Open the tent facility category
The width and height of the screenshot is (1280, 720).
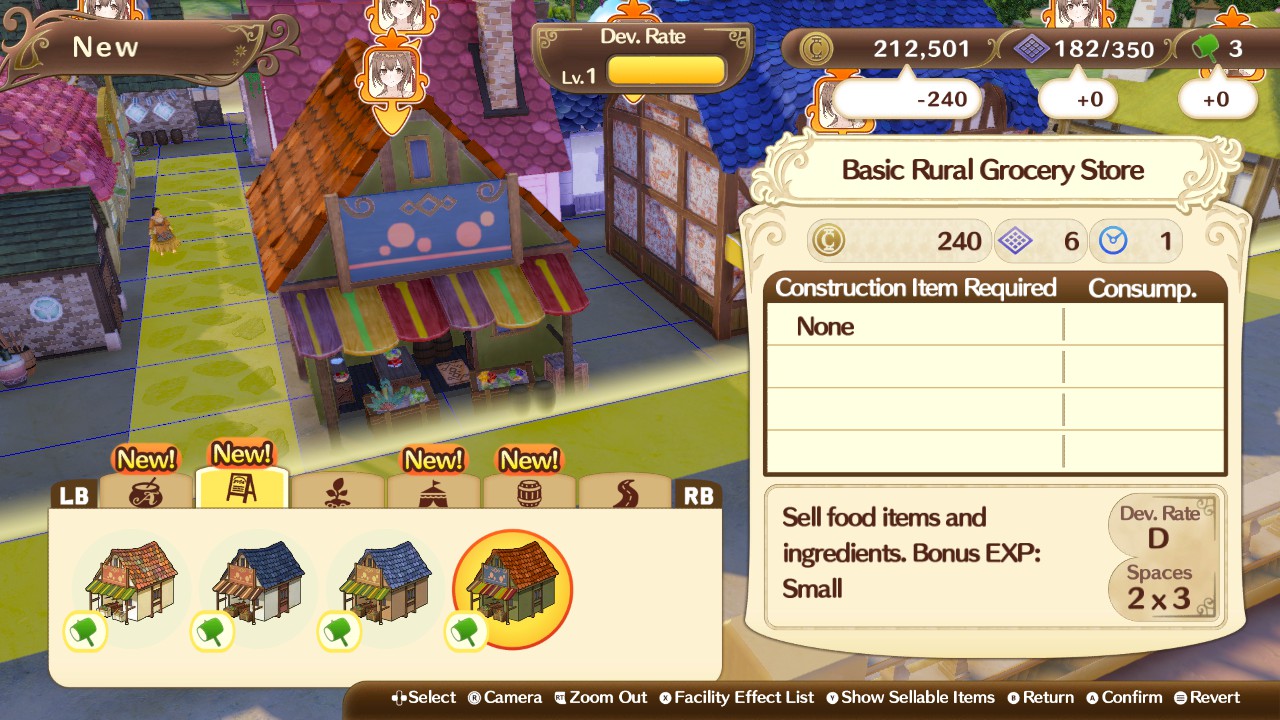click(x=434, y=492)
